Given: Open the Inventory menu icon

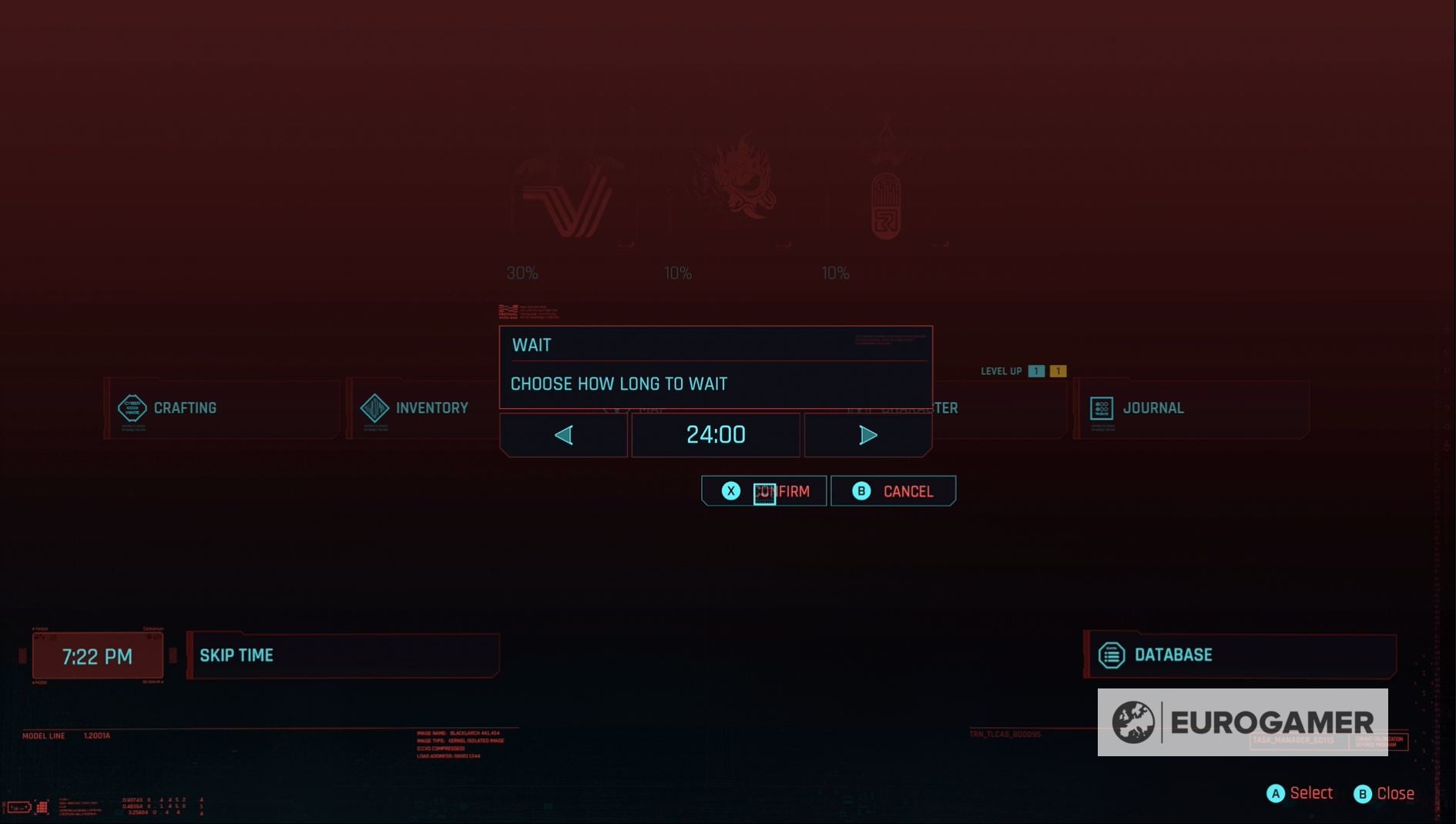Looking at the screenshot, I should click(x=374, y=408).
